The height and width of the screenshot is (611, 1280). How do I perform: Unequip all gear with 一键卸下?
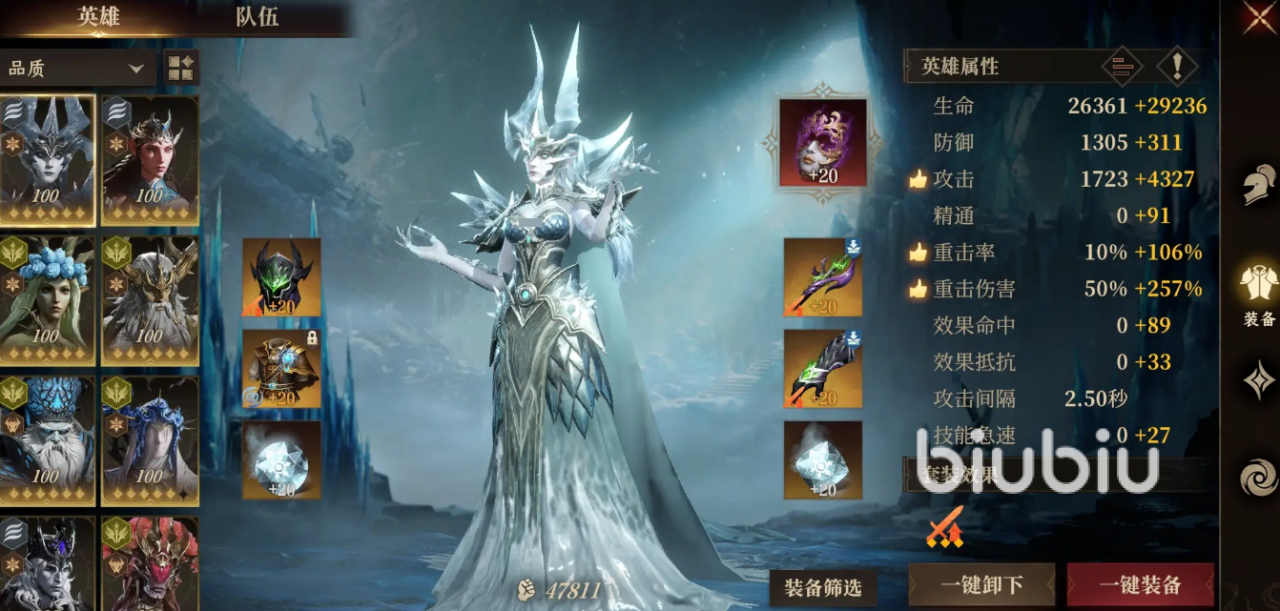(x=981, y=585)
